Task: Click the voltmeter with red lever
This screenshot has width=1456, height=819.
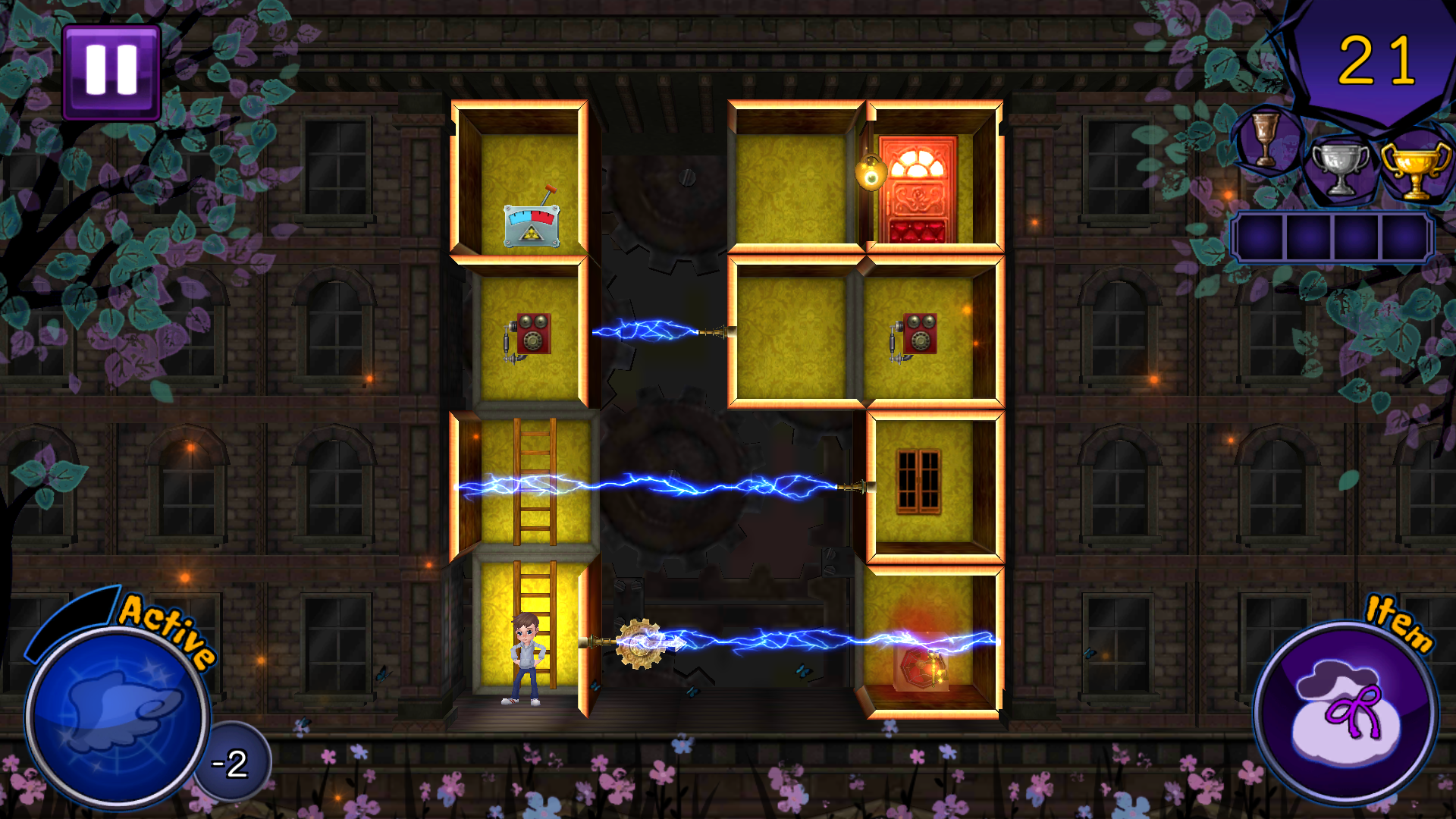Action: point(531,226)
